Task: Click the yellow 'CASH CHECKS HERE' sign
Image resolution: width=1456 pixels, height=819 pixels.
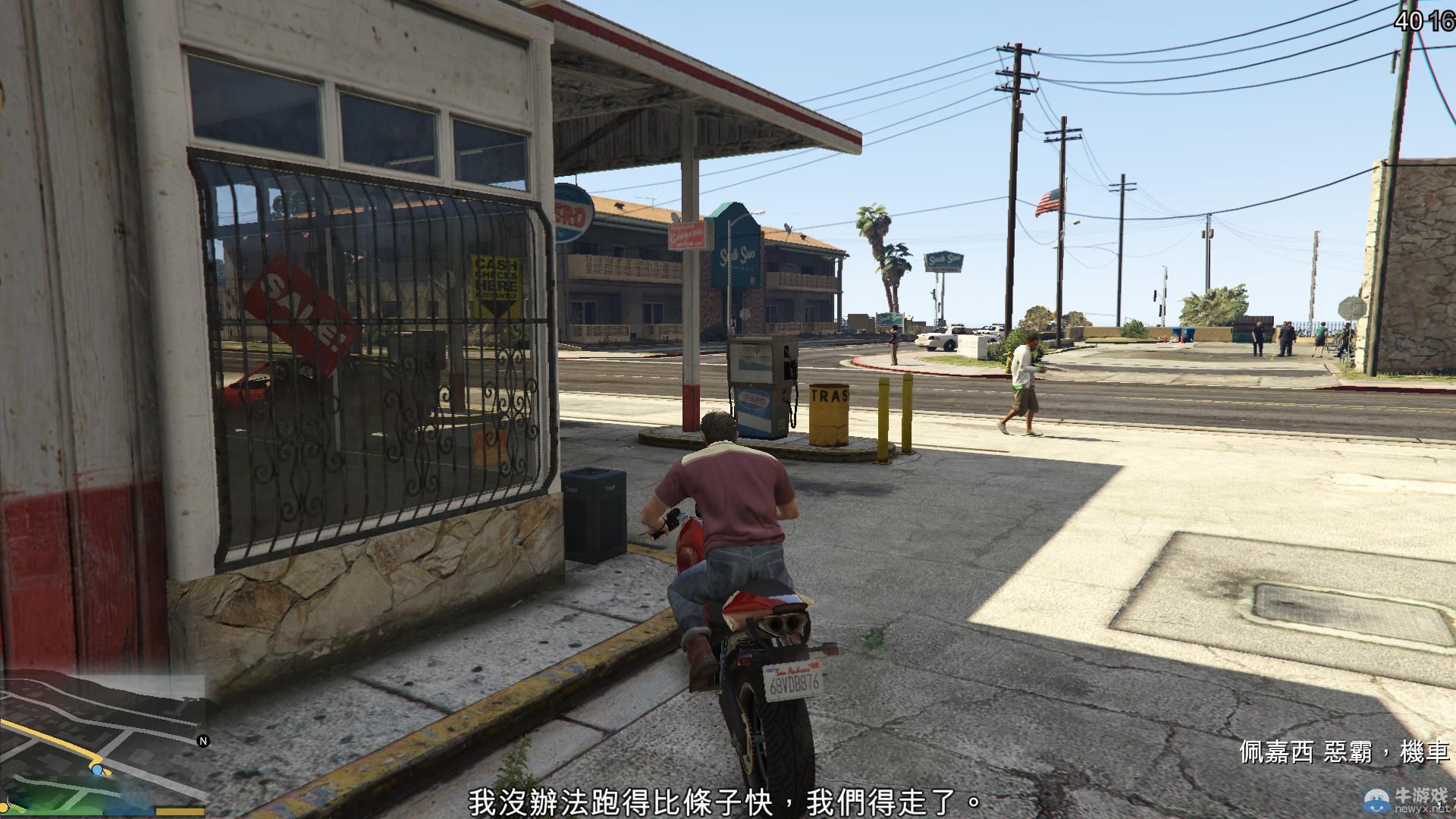Action: (497, 285)
